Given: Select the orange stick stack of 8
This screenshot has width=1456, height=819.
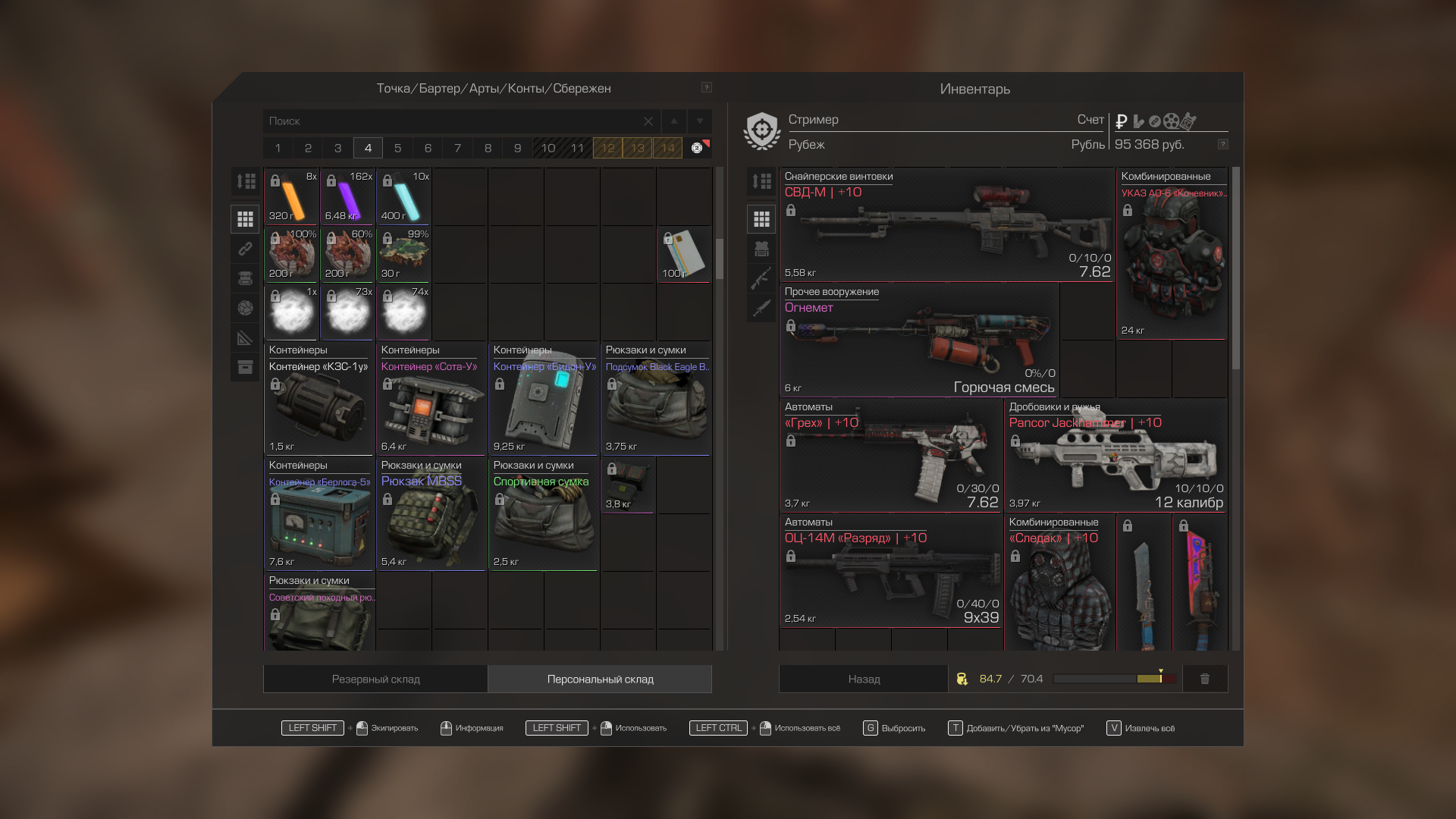Looking at the screenshot, I should (x=292, y=197).
